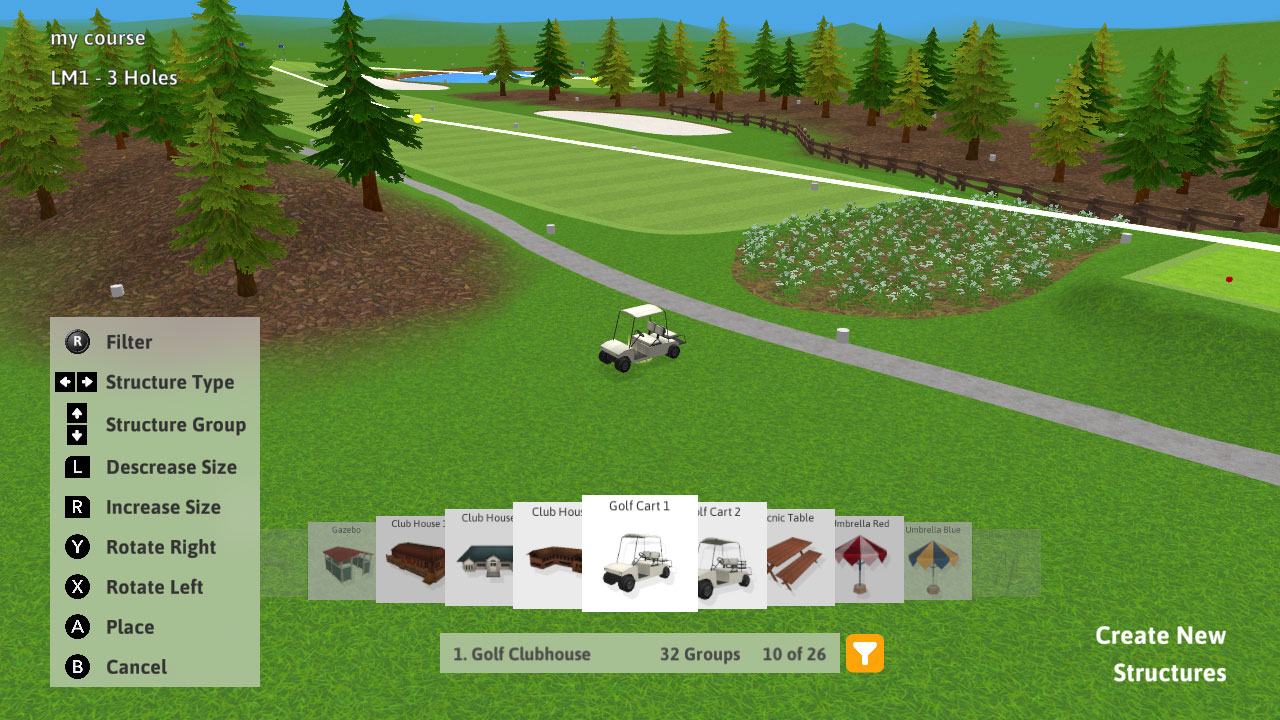Click the up arrow for Structure Group
Screen dimensions: 1280x720
pyautogui.click(x=78, y=413)
